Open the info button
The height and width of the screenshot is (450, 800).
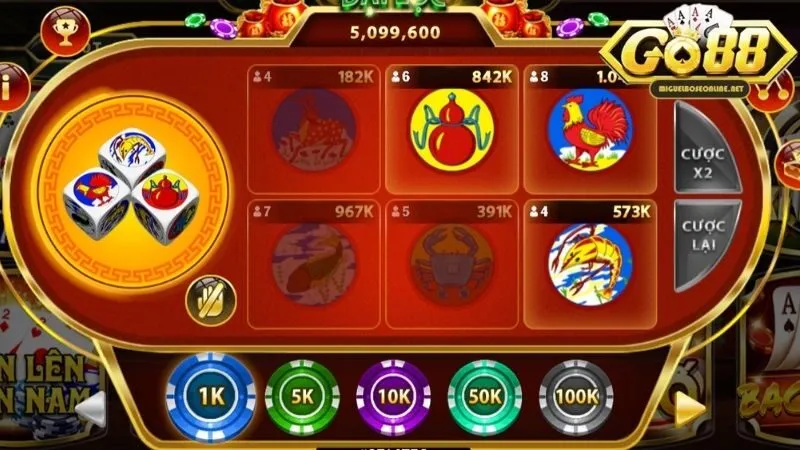pos(8,86)
